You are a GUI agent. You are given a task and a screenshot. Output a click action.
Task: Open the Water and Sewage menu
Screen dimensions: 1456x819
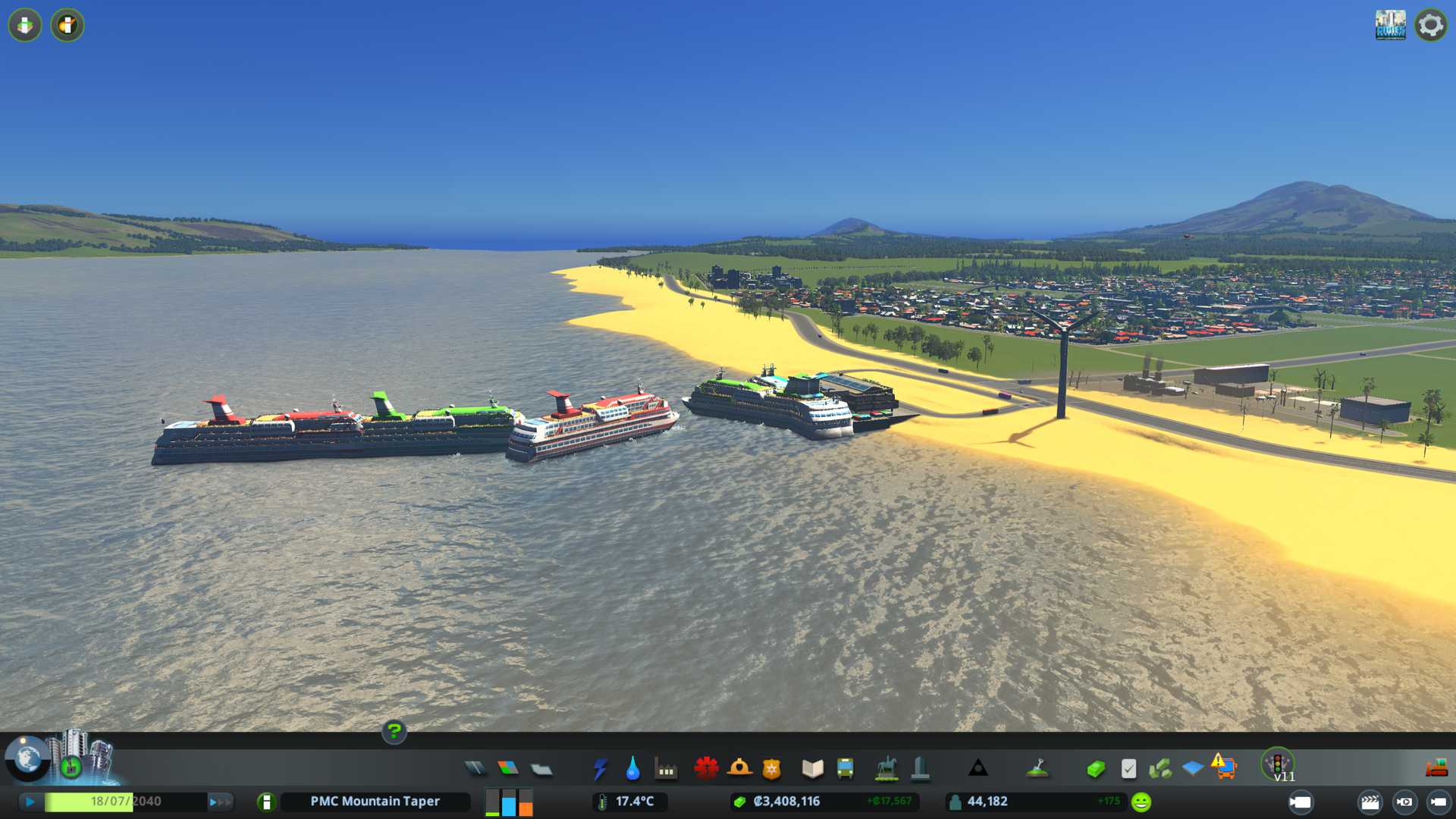[x=632, y=769]
